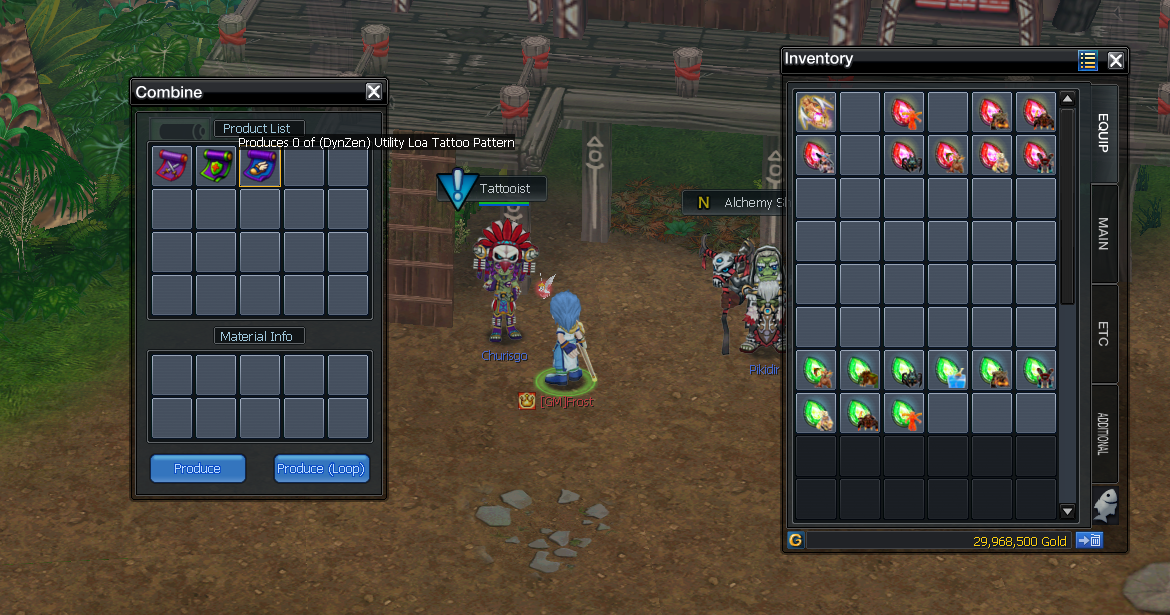
Task: Open the MAIN inventory tab
Action: point(1104,234)
